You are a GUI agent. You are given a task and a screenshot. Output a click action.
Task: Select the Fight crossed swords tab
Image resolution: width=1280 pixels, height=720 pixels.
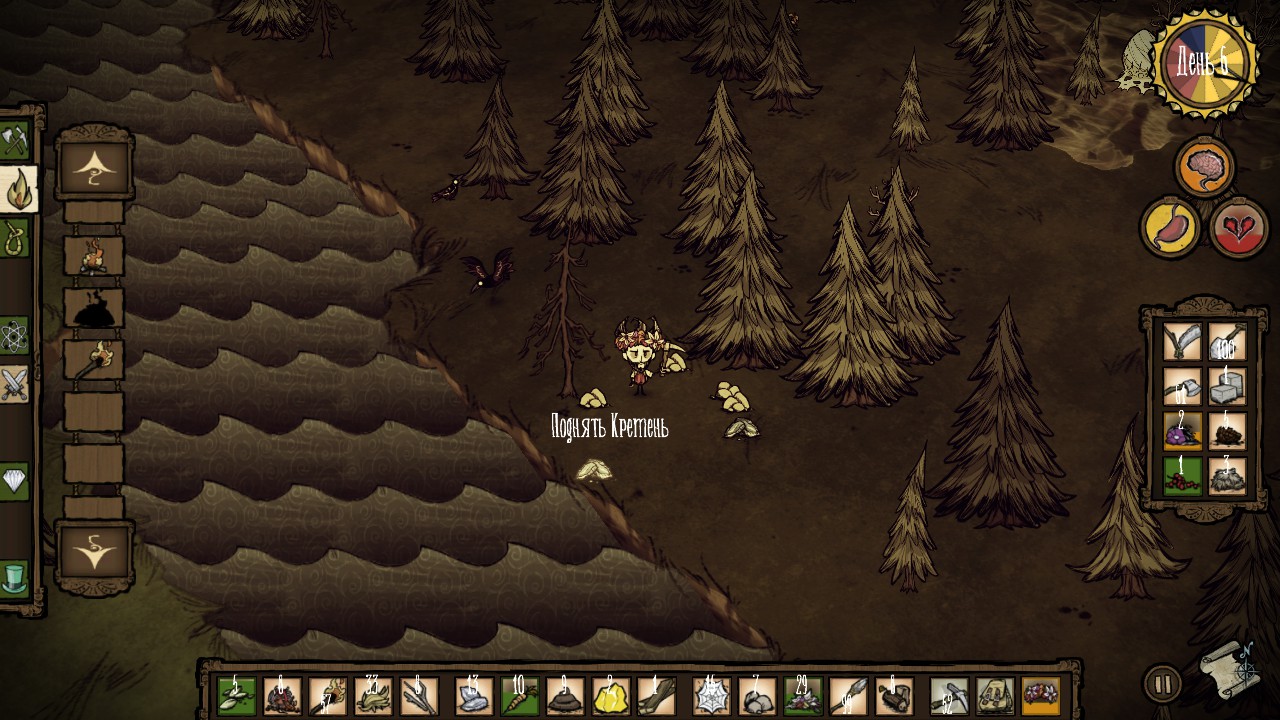click(14, 384)
